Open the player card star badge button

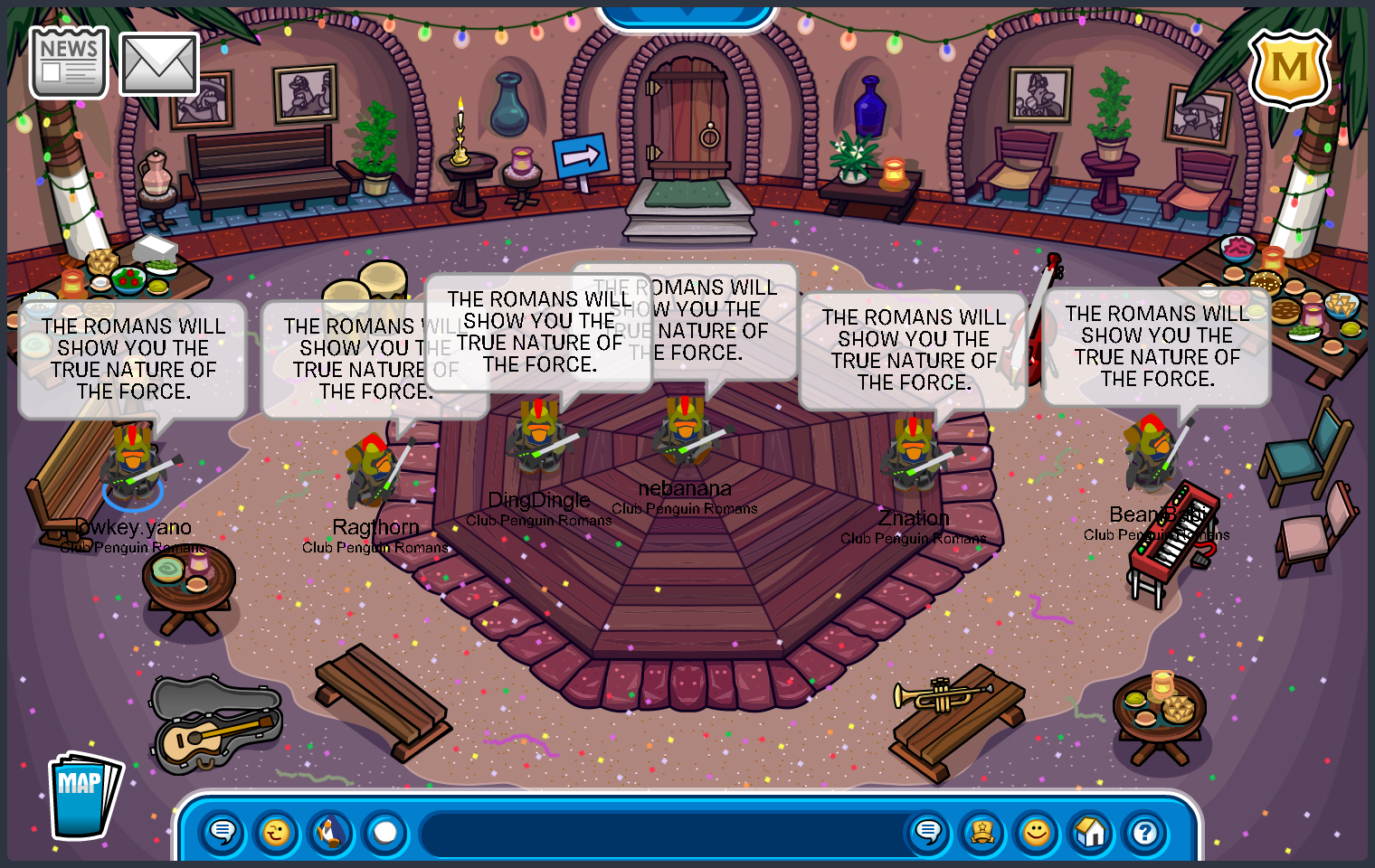click(x=982, y=832)
